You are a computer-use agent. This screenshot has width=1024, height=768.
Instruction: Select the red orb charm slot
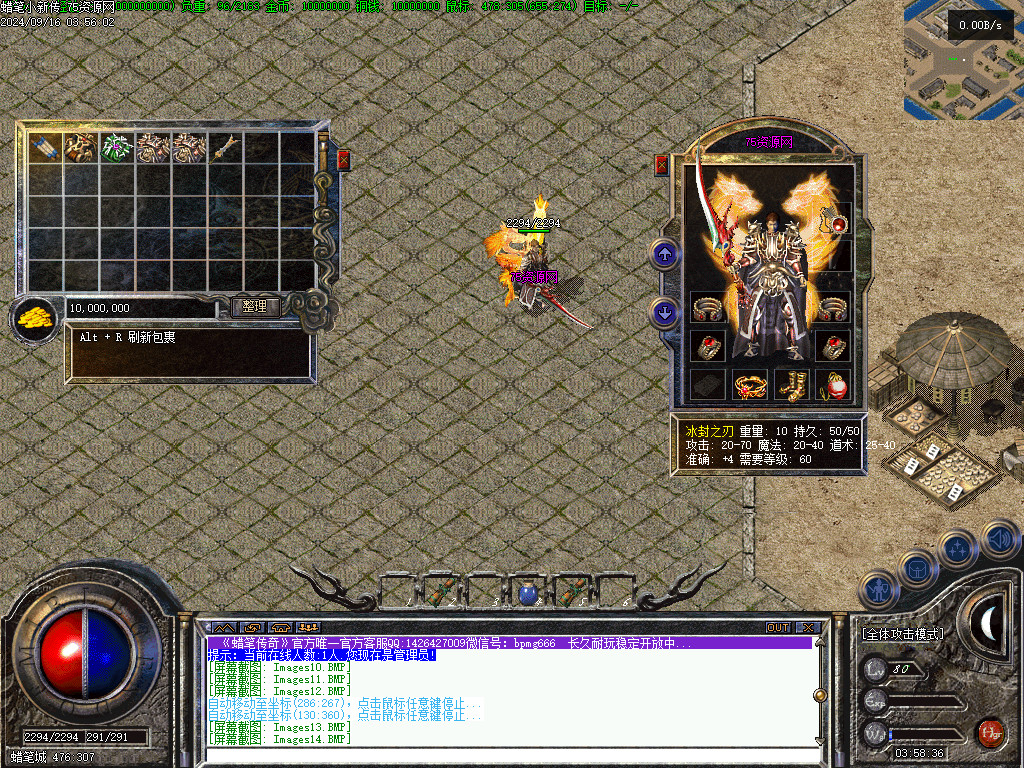[833, 384]
